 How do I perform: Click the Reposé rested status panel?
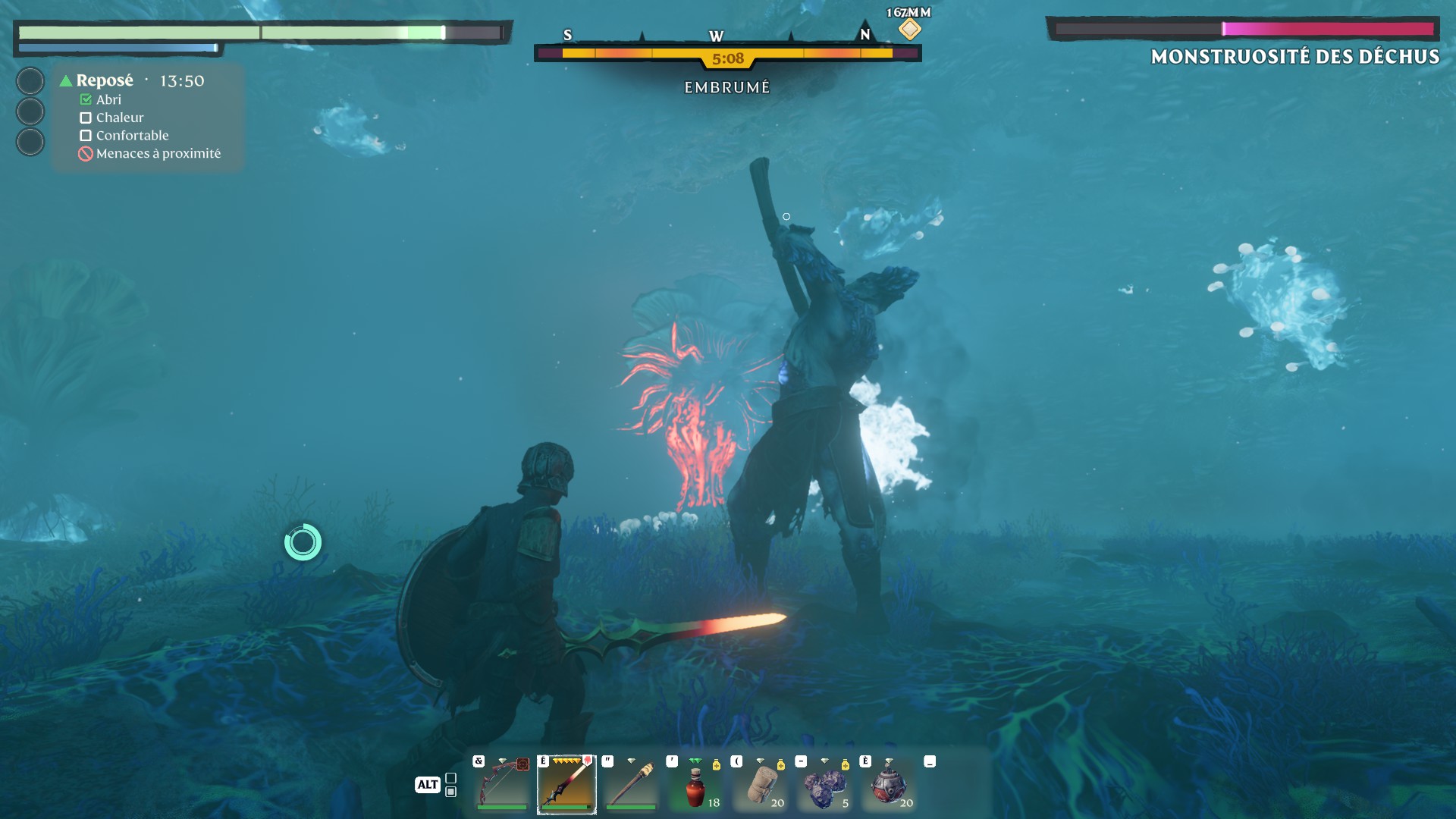click(148, 117)
